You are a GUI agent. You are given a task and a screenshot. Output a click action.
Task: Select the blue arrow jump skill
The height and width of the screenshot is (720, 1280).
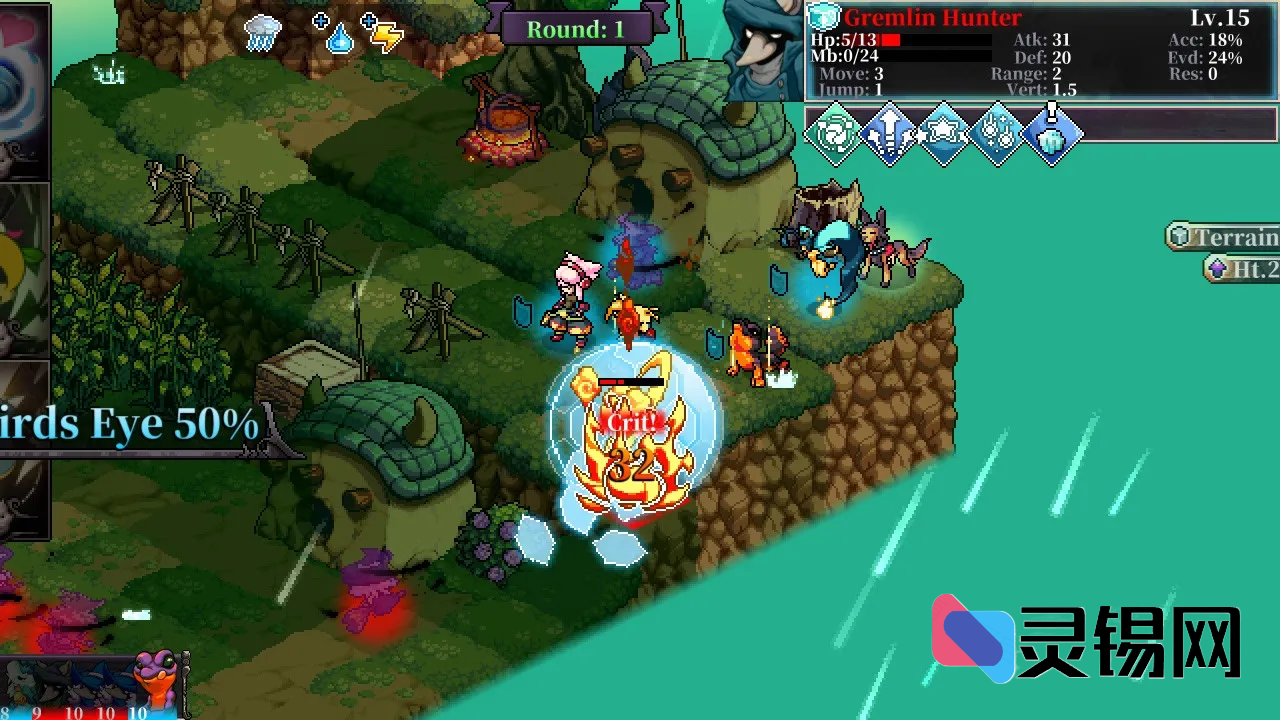890,134
